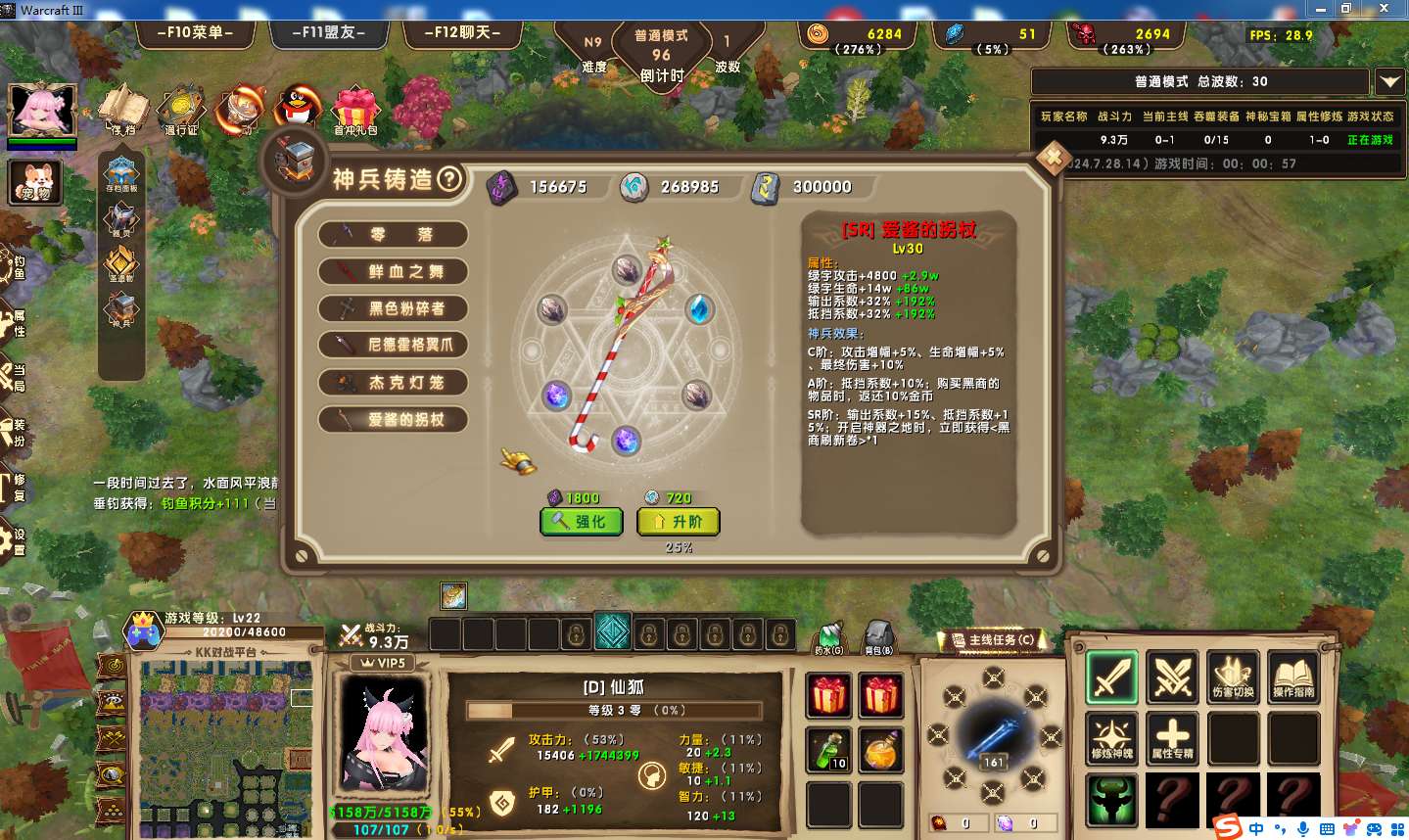Pick 尼德霍格翼爪 in the weapon list
The image size is (1409, 840).
coord(394,346)
